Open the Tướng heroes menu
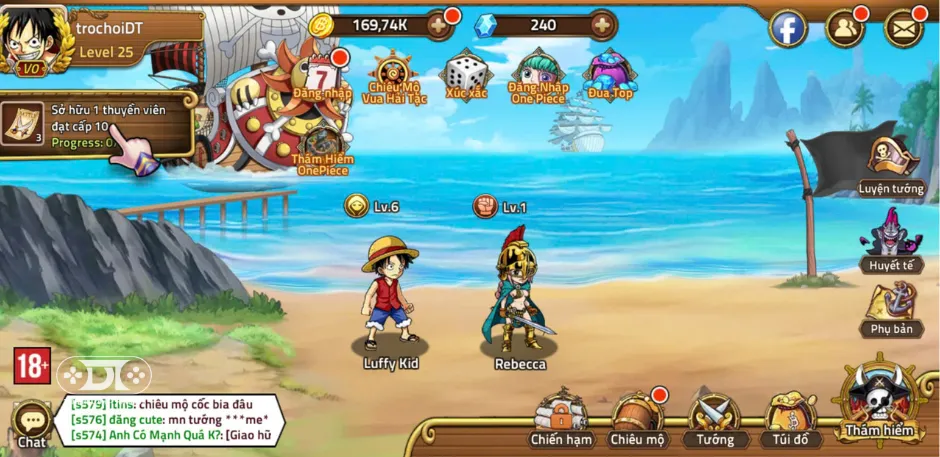The height and width of the screenshot is (457, 940). 714,417
